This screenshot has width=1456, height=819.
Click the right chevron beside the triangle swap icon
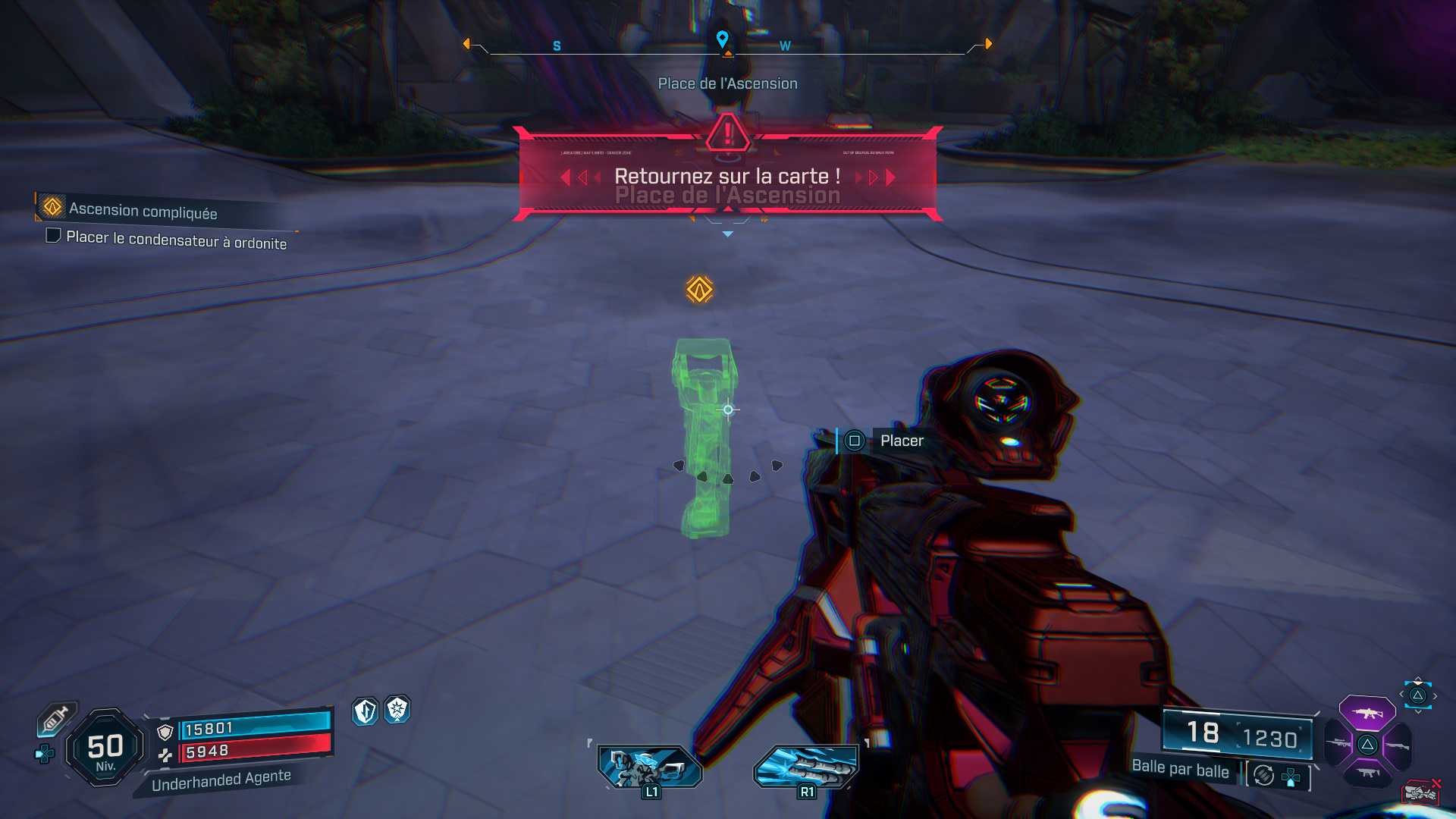(1436, 695)
